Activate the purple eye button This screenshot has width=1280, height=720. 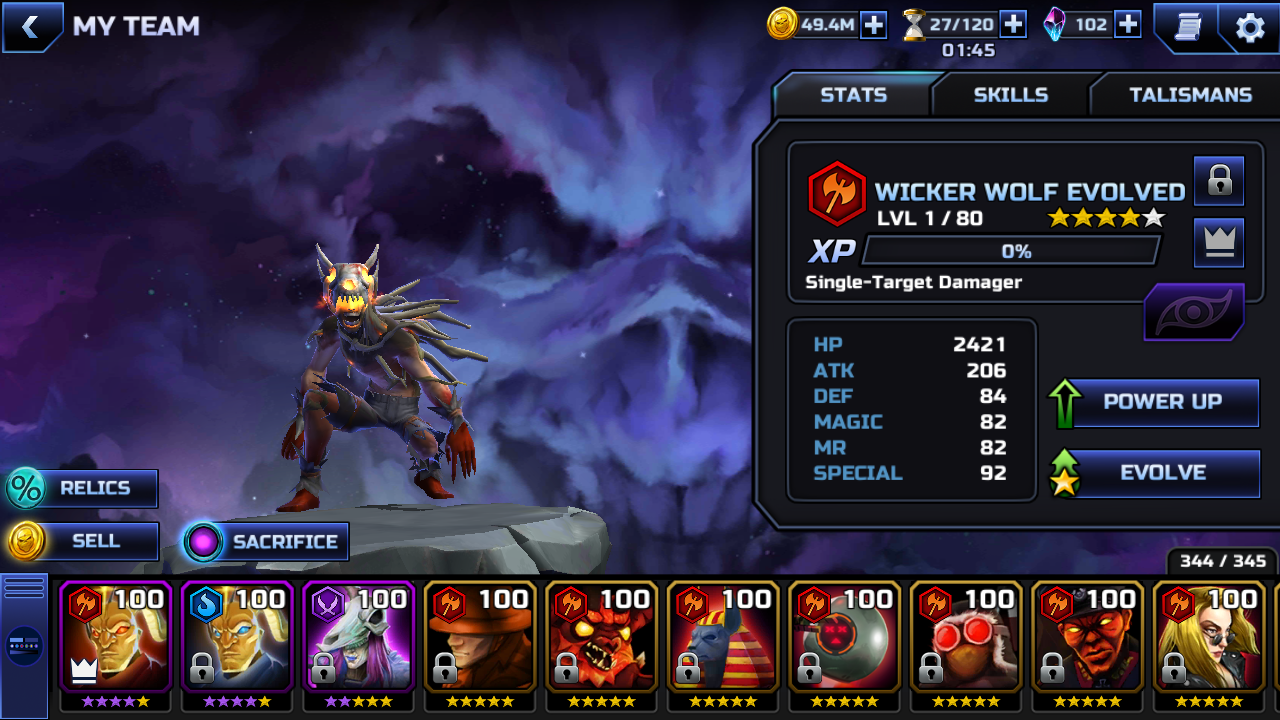pos(1194,312)
